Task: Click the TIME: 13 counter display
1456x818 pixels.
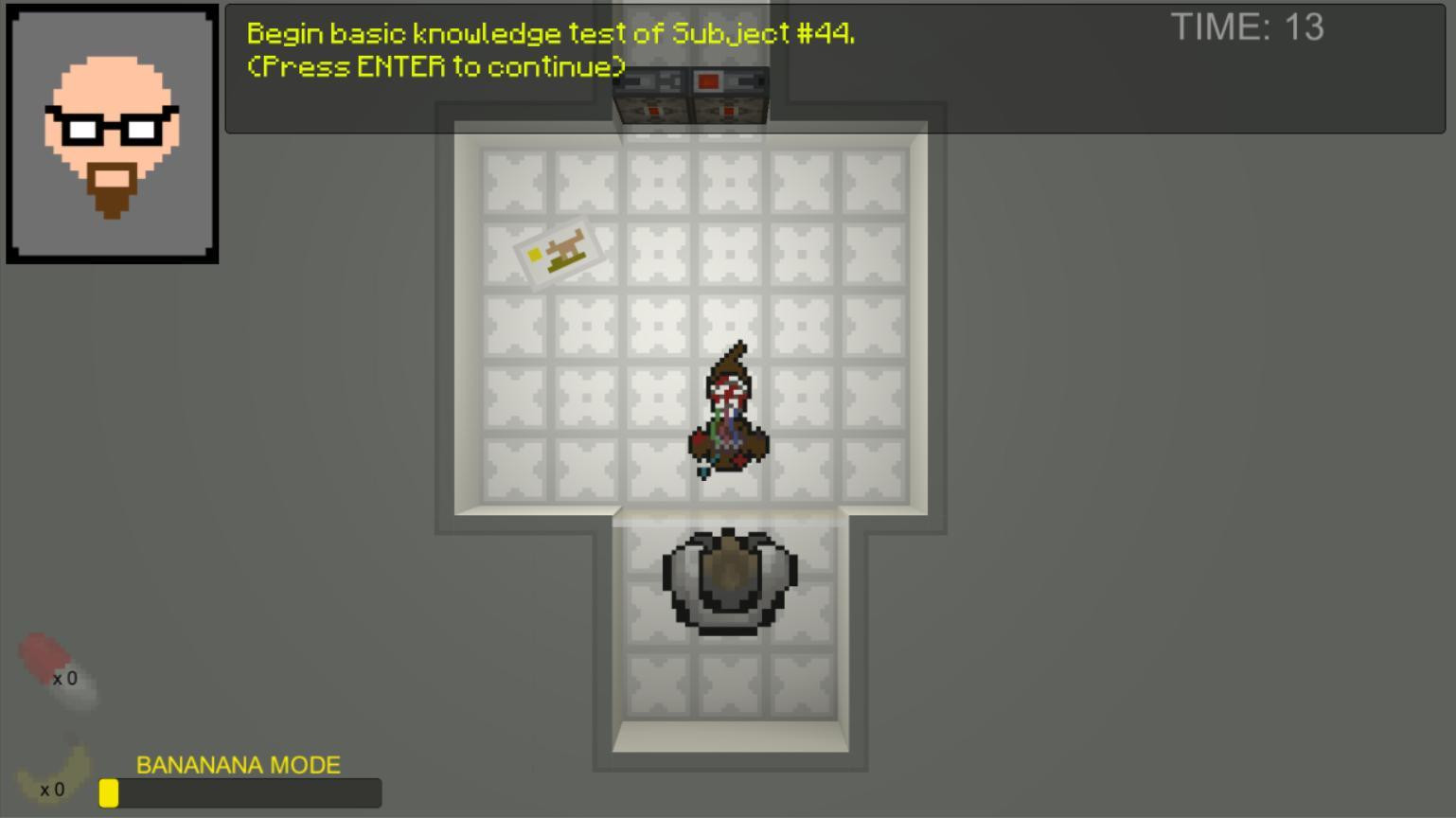Action: point(1248,27)
